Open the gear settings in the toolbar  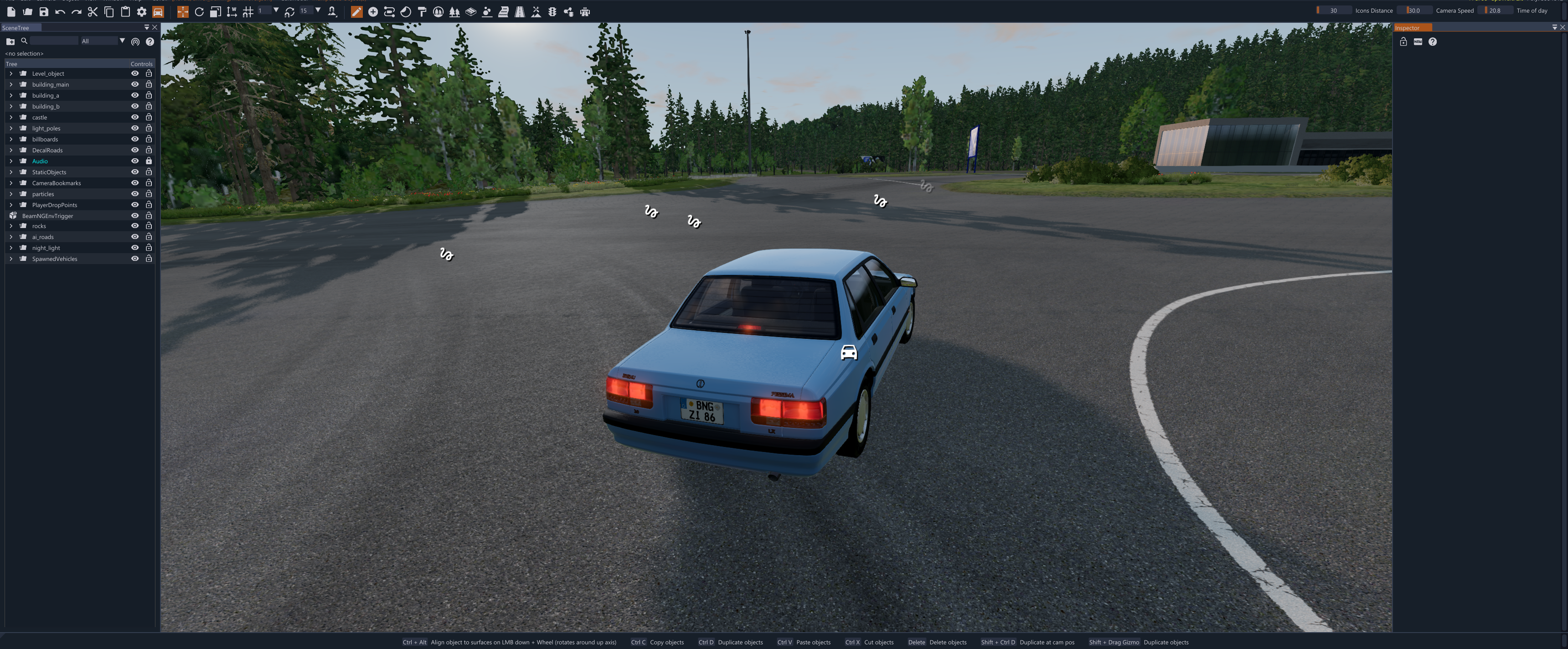141,11
